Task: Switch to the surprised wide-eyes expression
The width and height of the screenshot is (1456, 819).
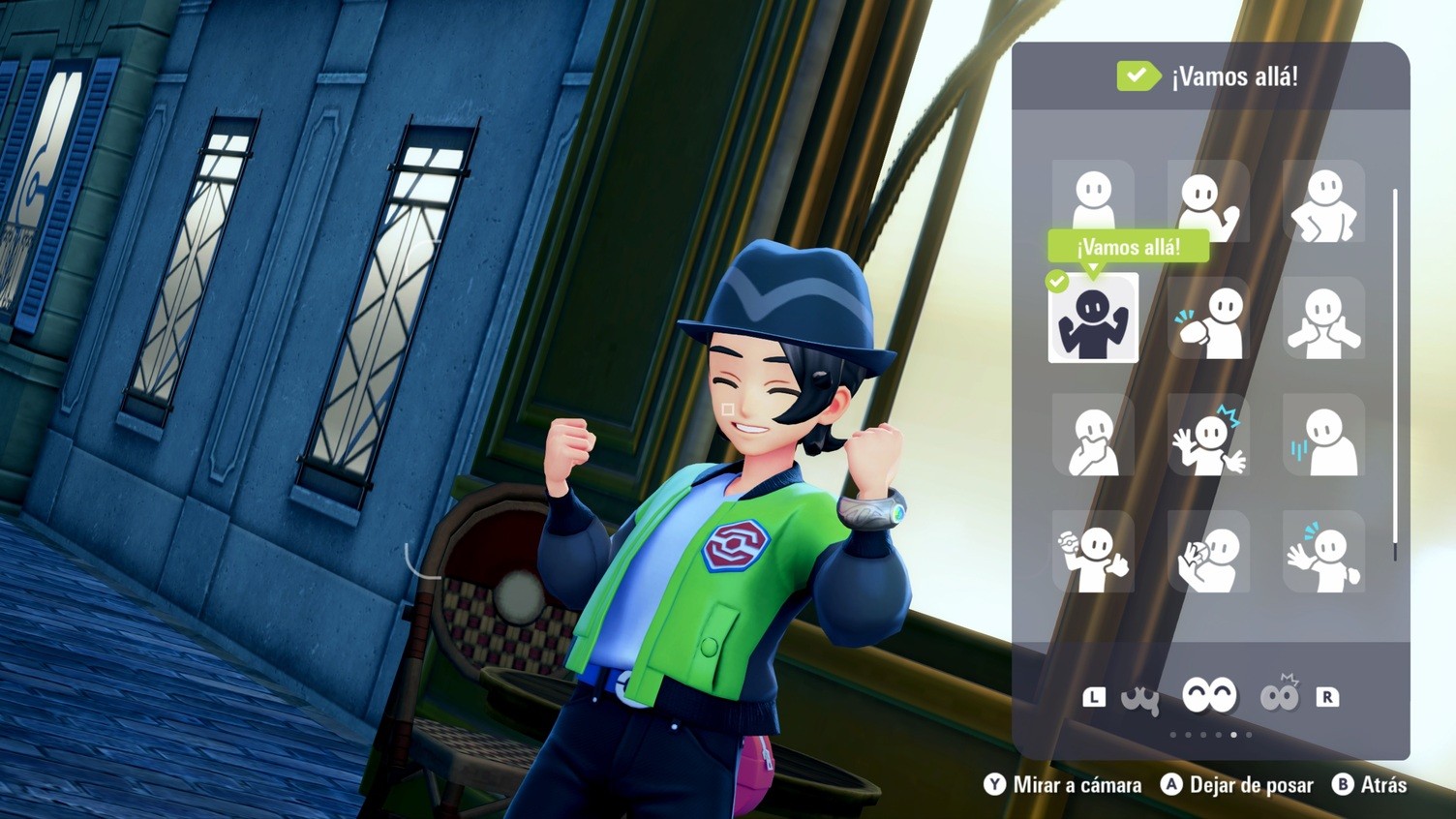Action: coord(1279,696)
